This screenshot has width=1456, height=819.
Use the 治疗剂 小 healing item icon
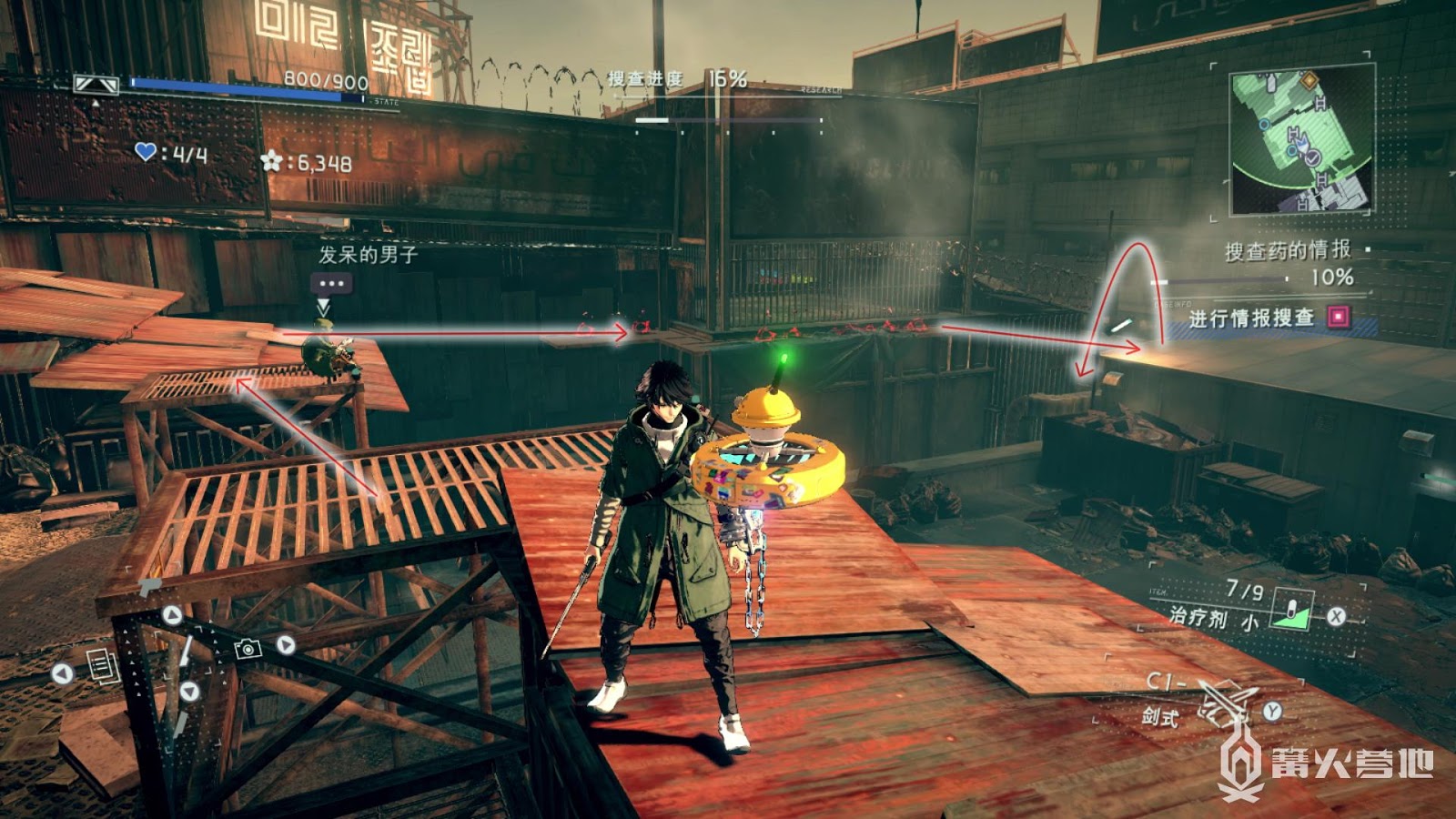pyautogui.click(x=1292, y=611)
